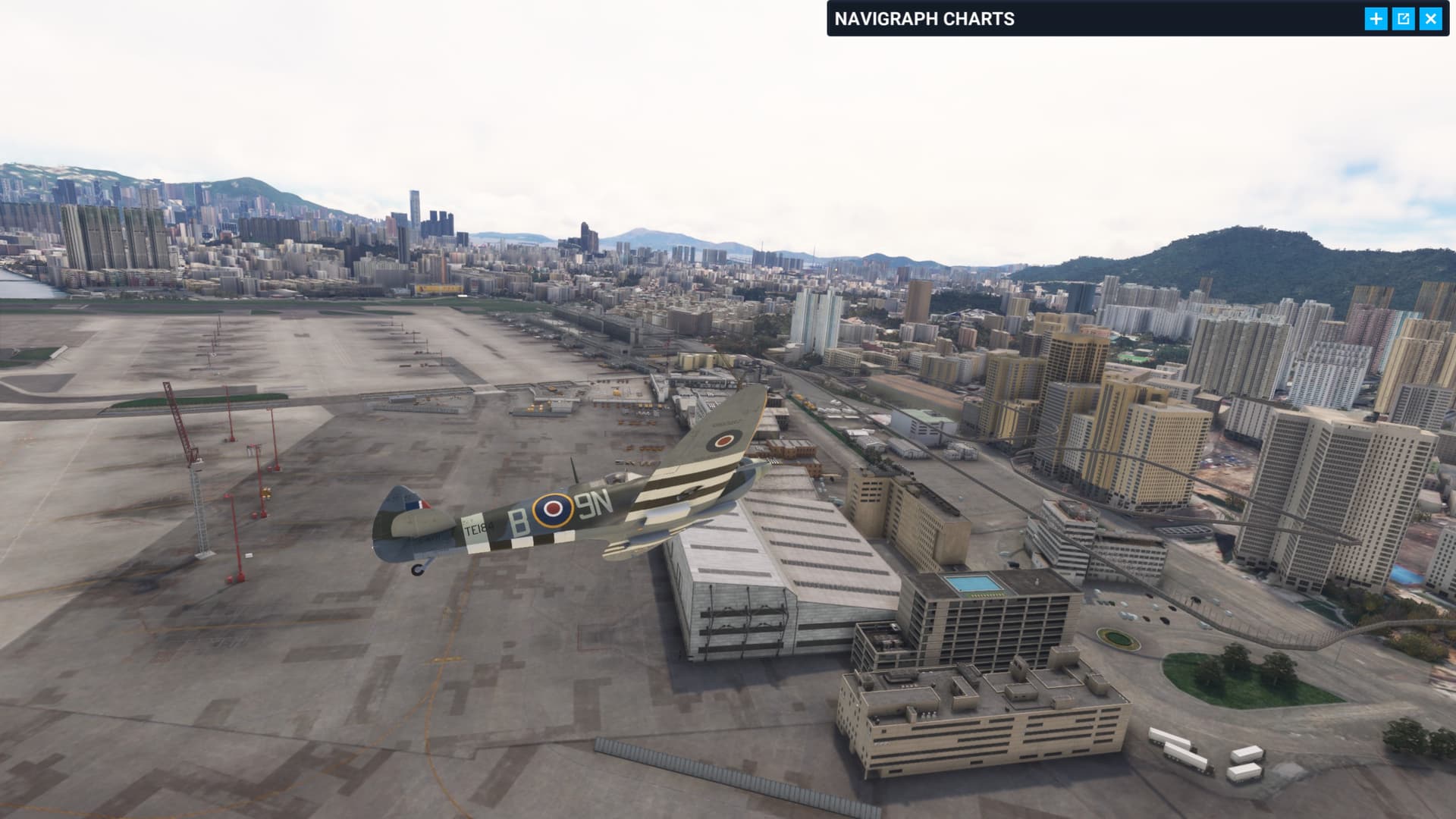Viewport: 1456px width, 819px height.
Task: Pop out the Navigraph Charts window
Action: (x=1403, y=19)
